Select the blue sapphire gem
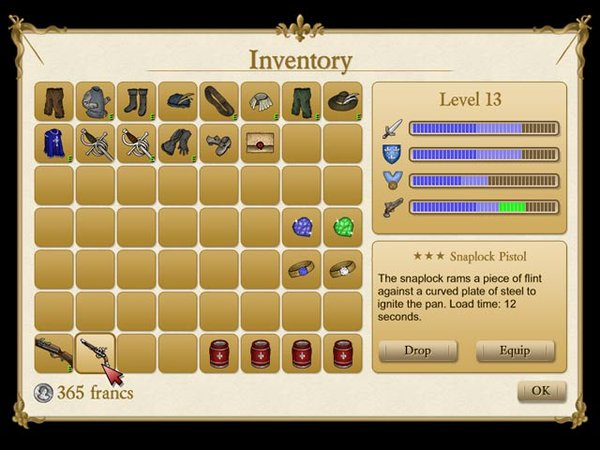This screenshot has height=450, width=600. [x=301, y=227]
